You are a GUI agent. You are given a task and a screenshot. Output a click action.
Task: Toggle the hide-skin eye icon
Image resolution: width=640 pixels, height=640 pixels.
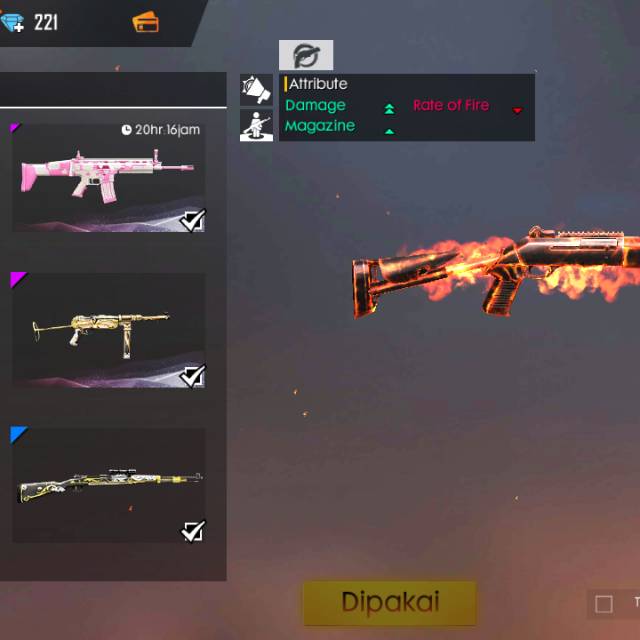306,55
